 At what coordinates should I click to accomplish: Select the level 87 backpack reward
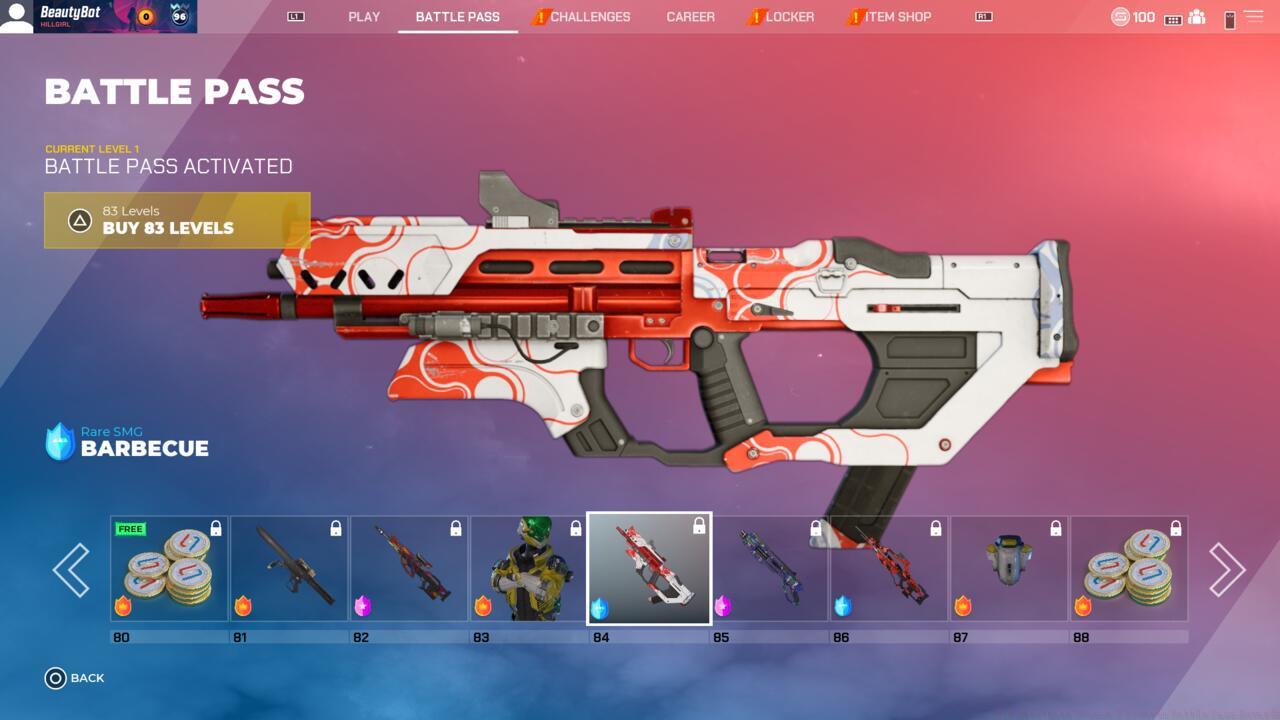1009,569
